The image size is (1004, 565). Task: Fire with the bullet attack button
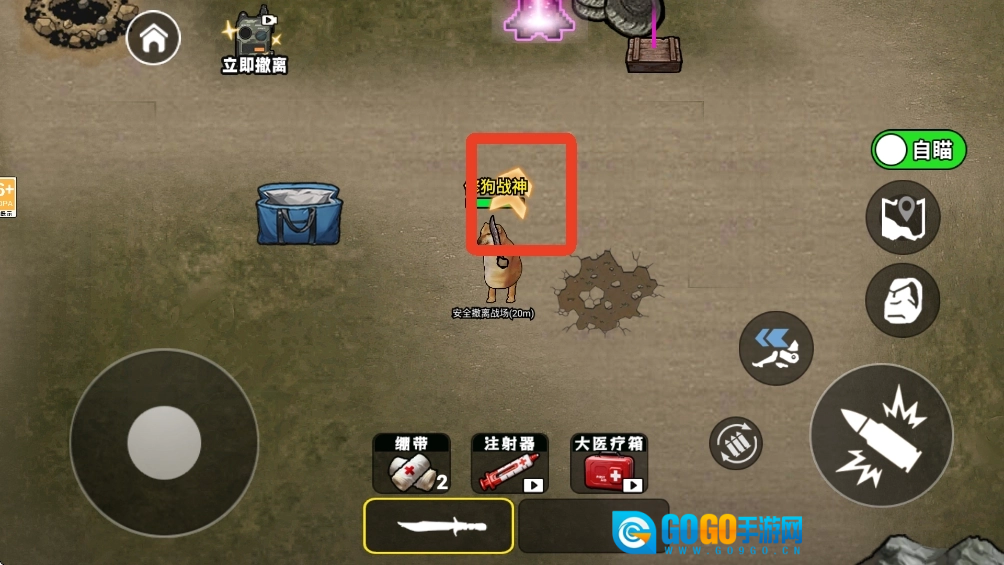[880, 435]
